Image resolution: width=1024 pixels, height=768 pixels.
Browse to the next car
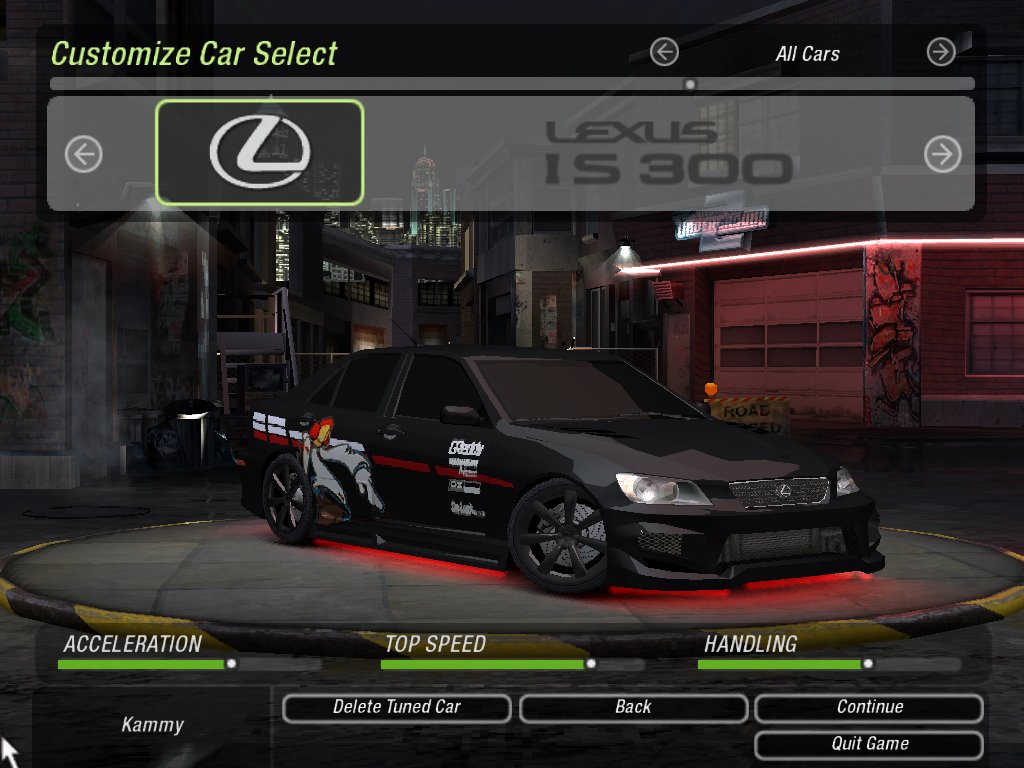(x=942, y=154)
